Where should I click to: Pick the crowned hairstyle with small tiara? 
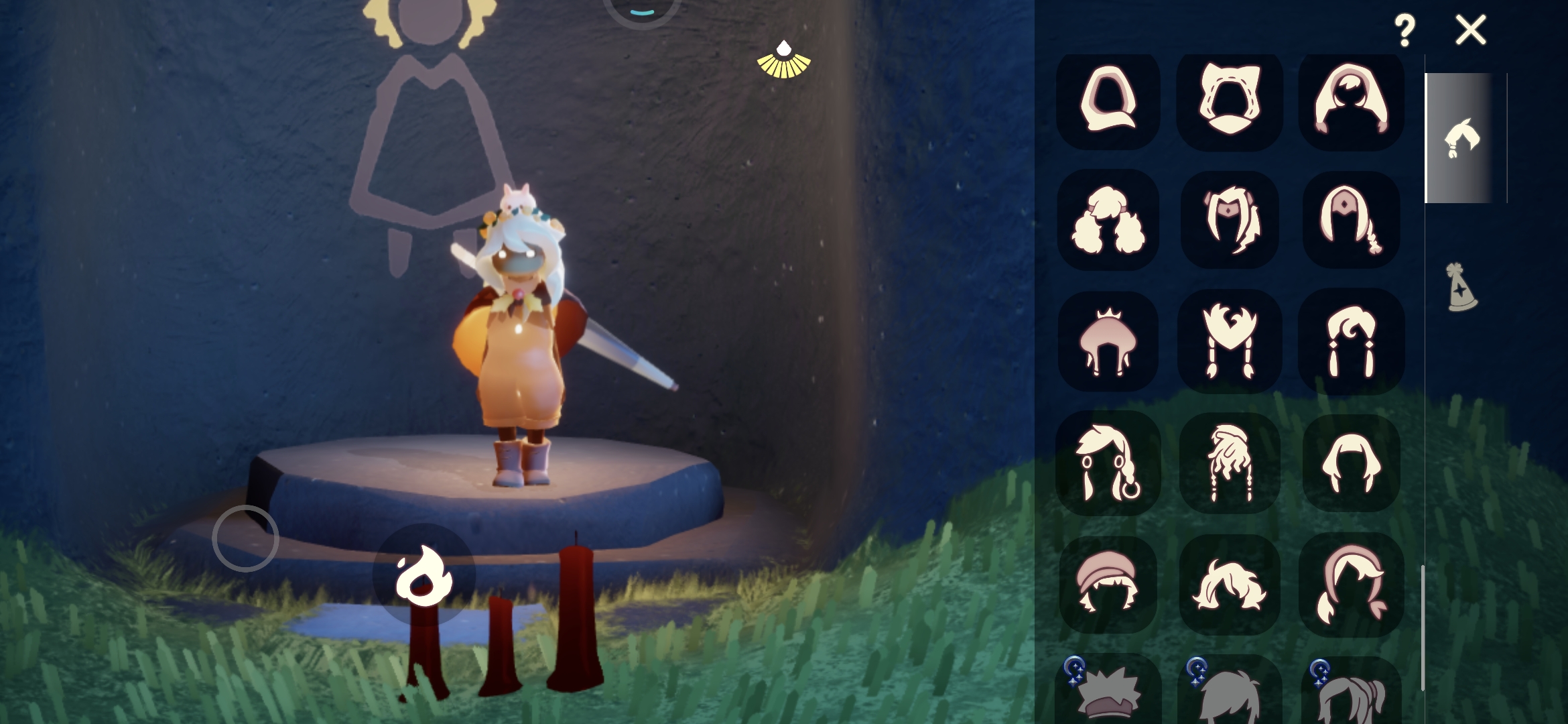pos(1108,342)
